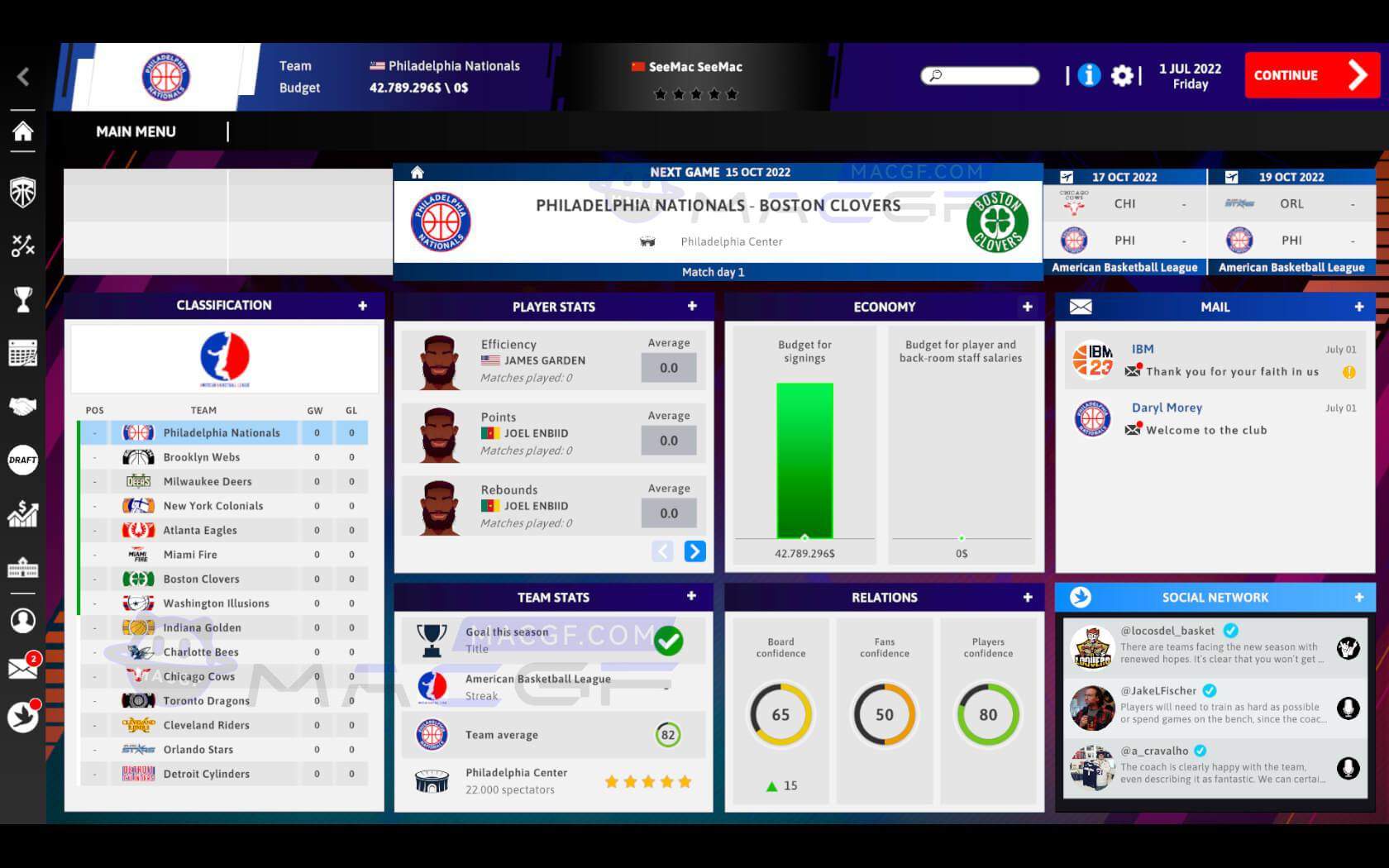This screenshot has height=868, width=1389.
Task: Click the blue info icon
Action: (x=1089, y=76)
